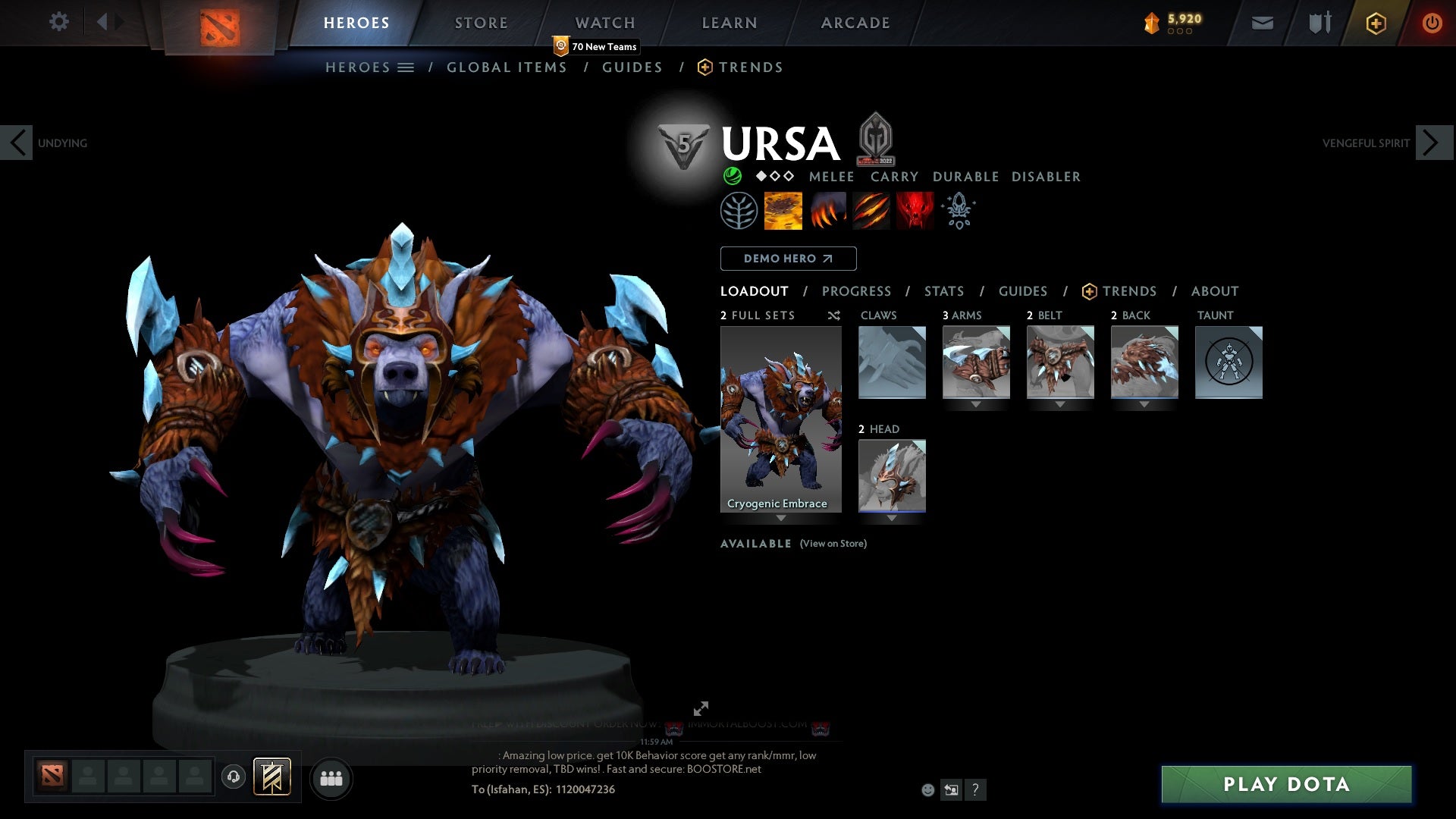This screenshot has width=1456, height=819.
Task: Click the View on Store link
Action: (833, 544)
